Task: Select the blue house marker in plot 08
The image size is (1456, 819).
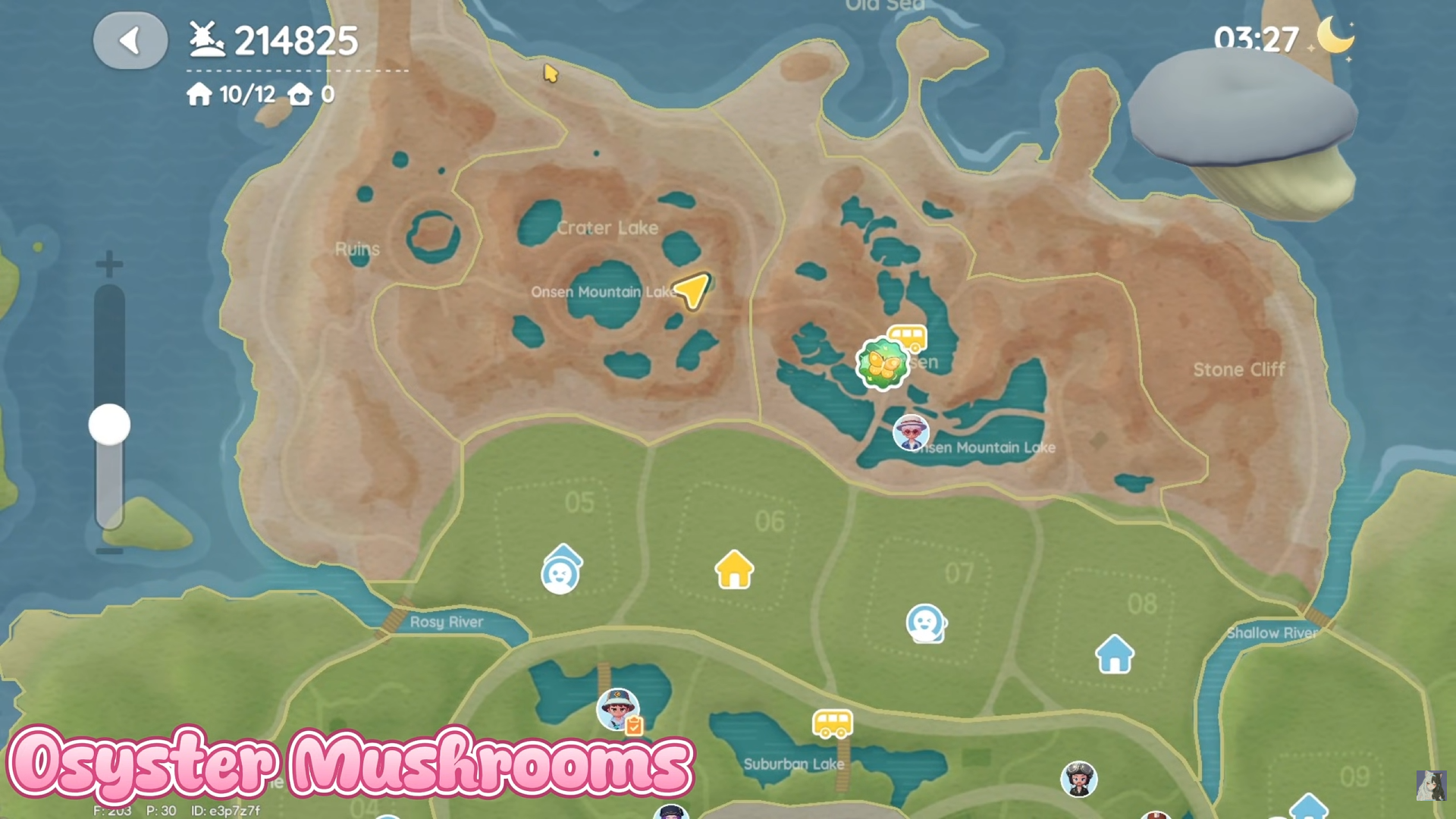Action: [x=1114, y=654]
